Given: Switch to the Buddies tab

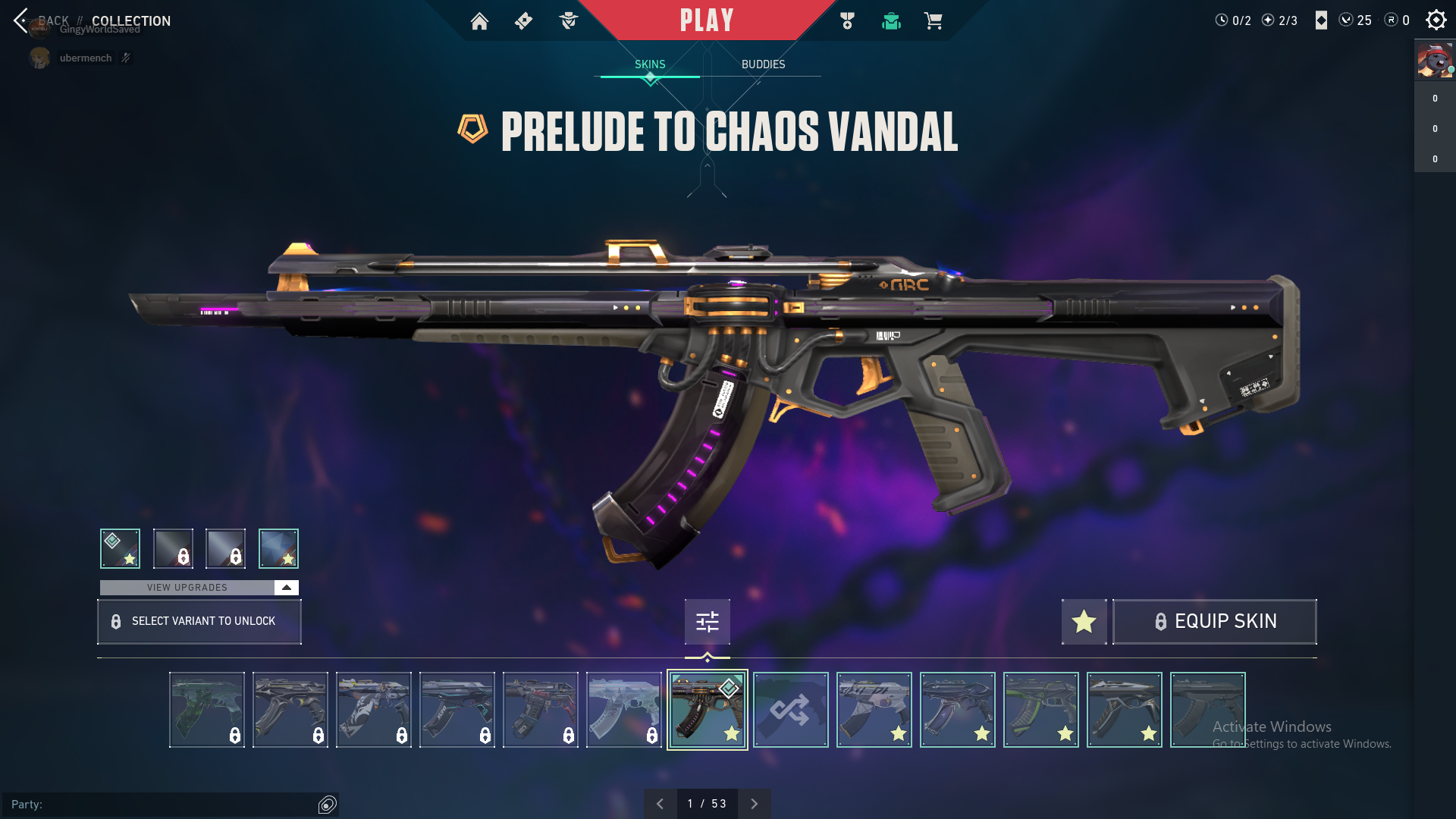Looking at the screenshot, I should pyautogui.click(x=763, y=64).
